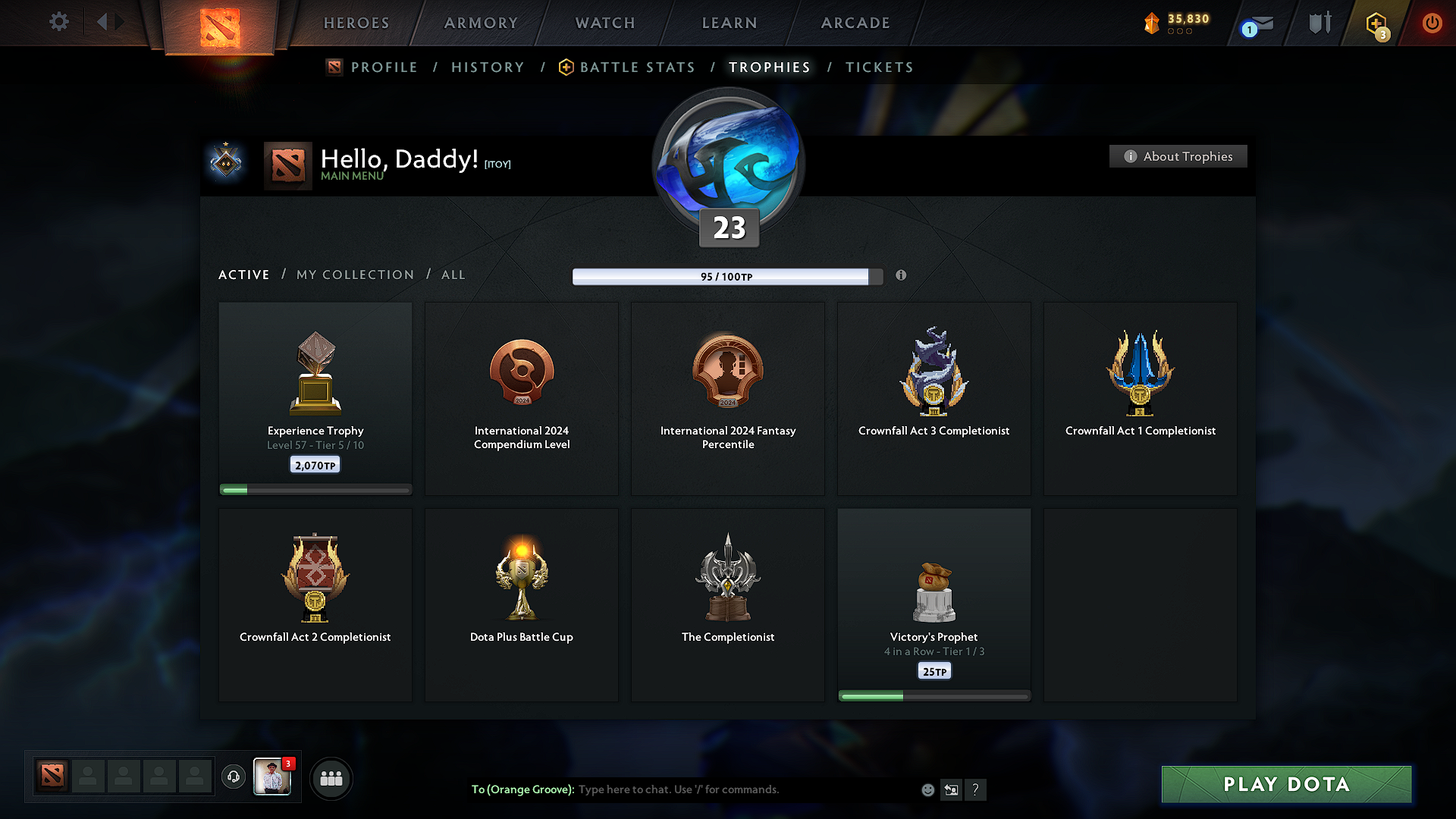The height and width of the screenshot is (819, 1456).
Task: Open the emoticon picker in chat bar
Action: point(927,789)
